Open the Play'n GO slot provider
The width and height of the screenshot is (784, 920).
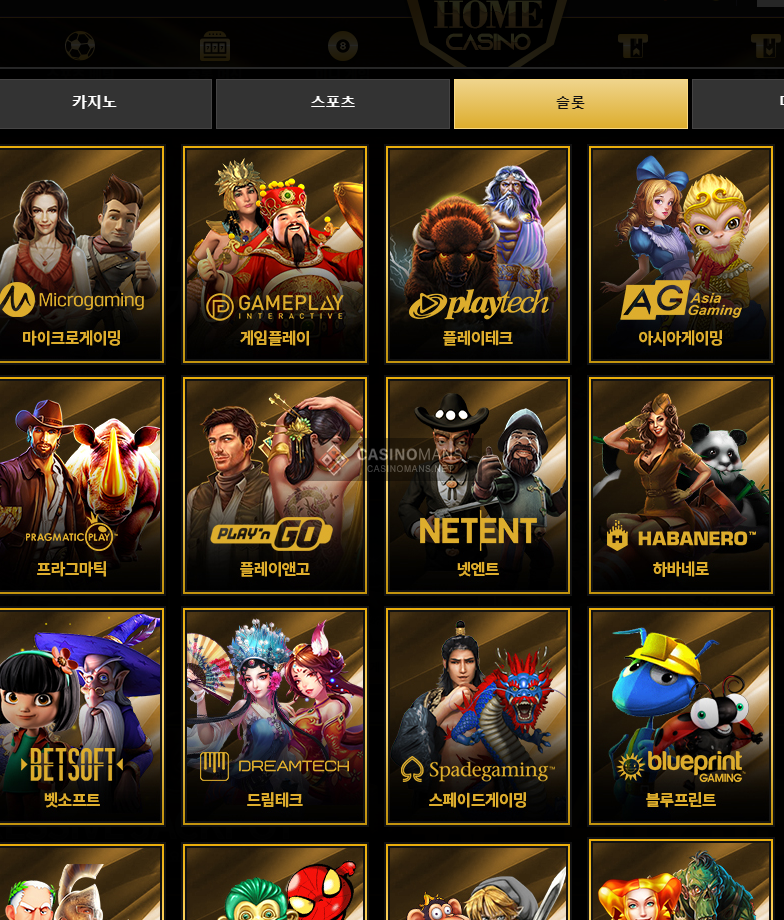coord(275,484)
